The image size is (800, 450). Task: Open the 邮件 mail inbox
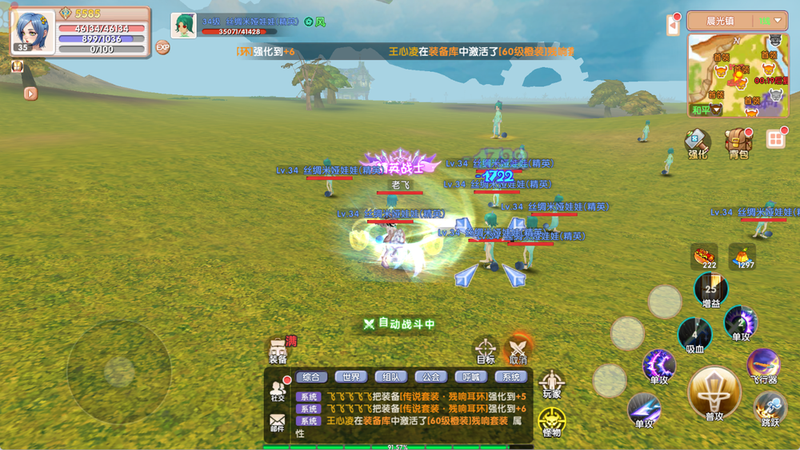[278, 425]
